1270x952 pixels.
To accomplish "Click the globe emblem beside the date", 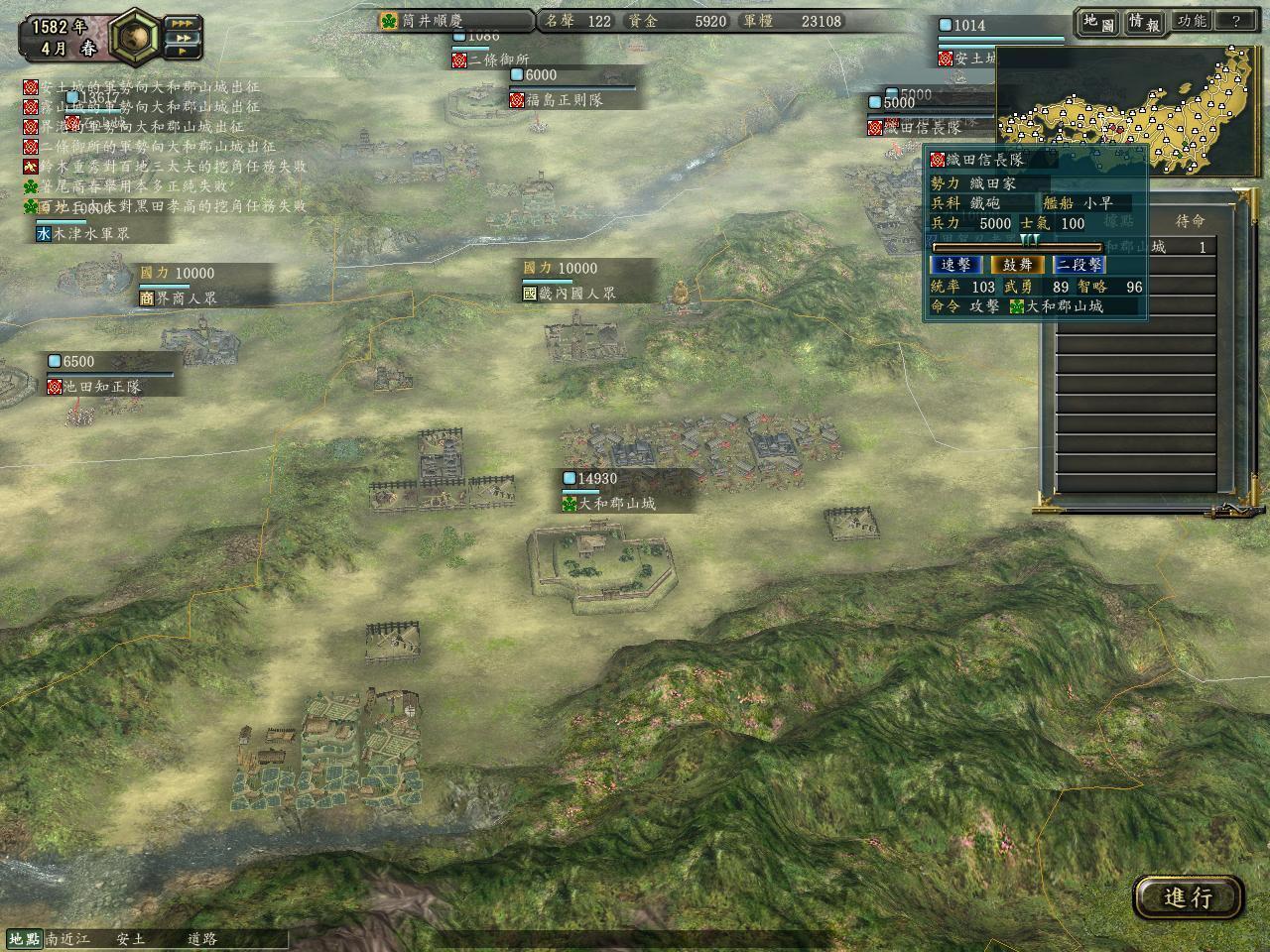I will [x=136, y=36].
